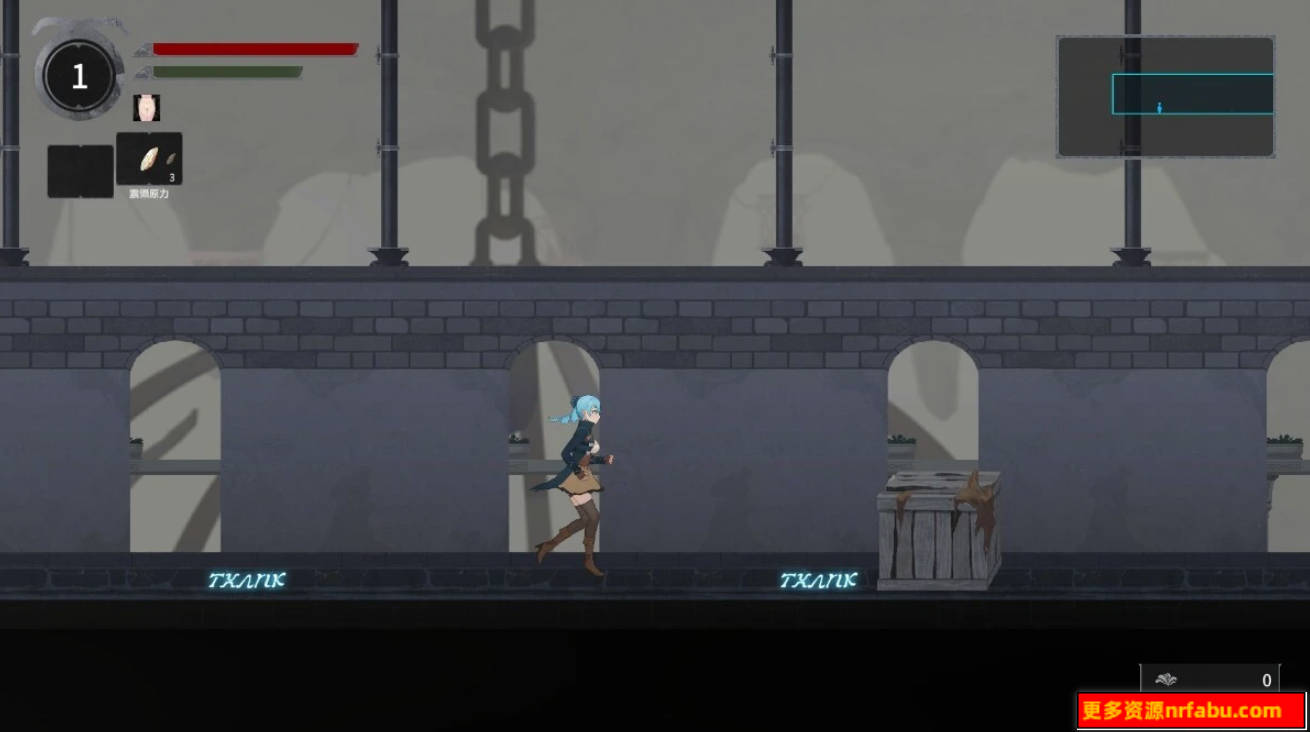Click the circular level indicator showing 1
Image resolution: width=1310 pixels, height=732 pixels.
coord(78,76)
